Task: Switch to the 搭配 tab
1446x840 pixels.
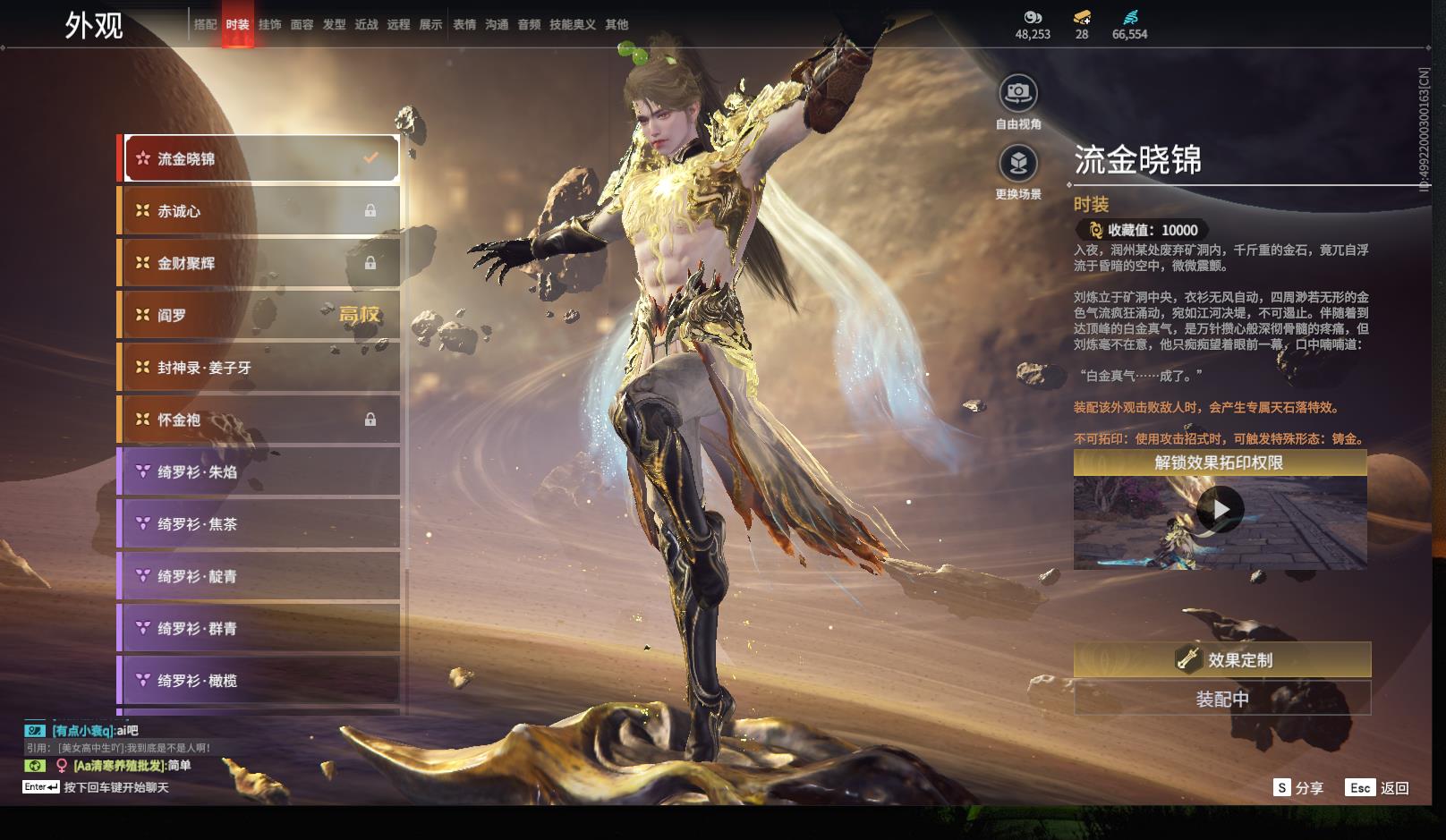Action: (205, 25)
